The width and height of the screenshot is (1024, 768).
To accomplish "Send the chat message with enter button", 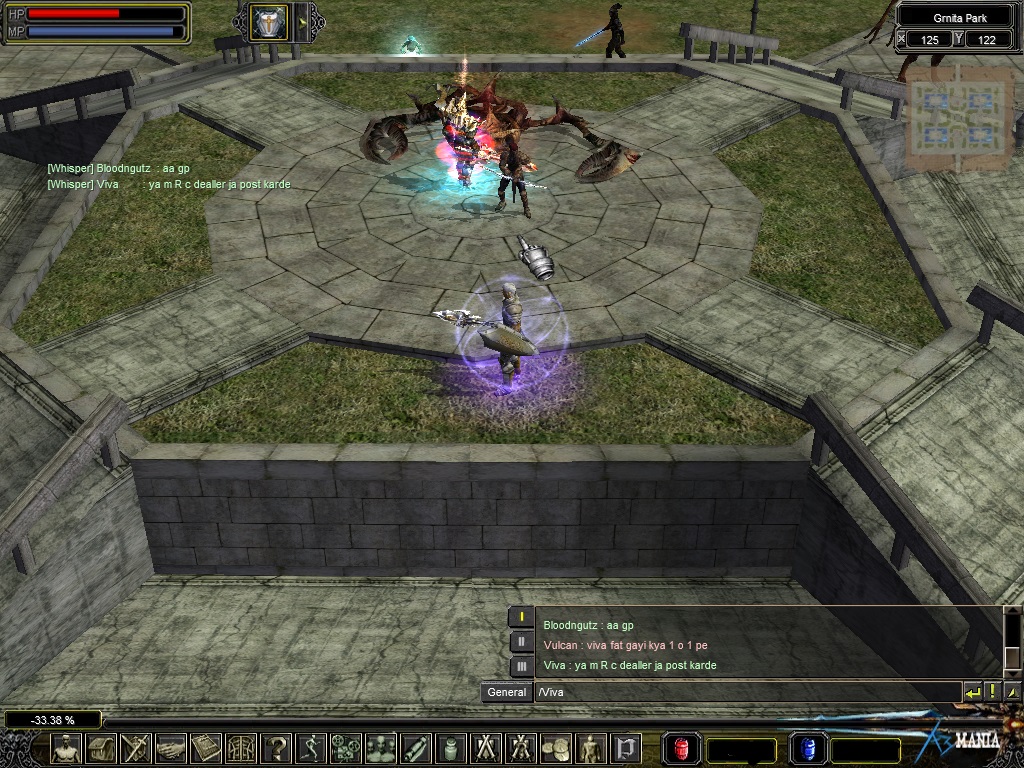I will pyautogui.click(x=973, y=692).
